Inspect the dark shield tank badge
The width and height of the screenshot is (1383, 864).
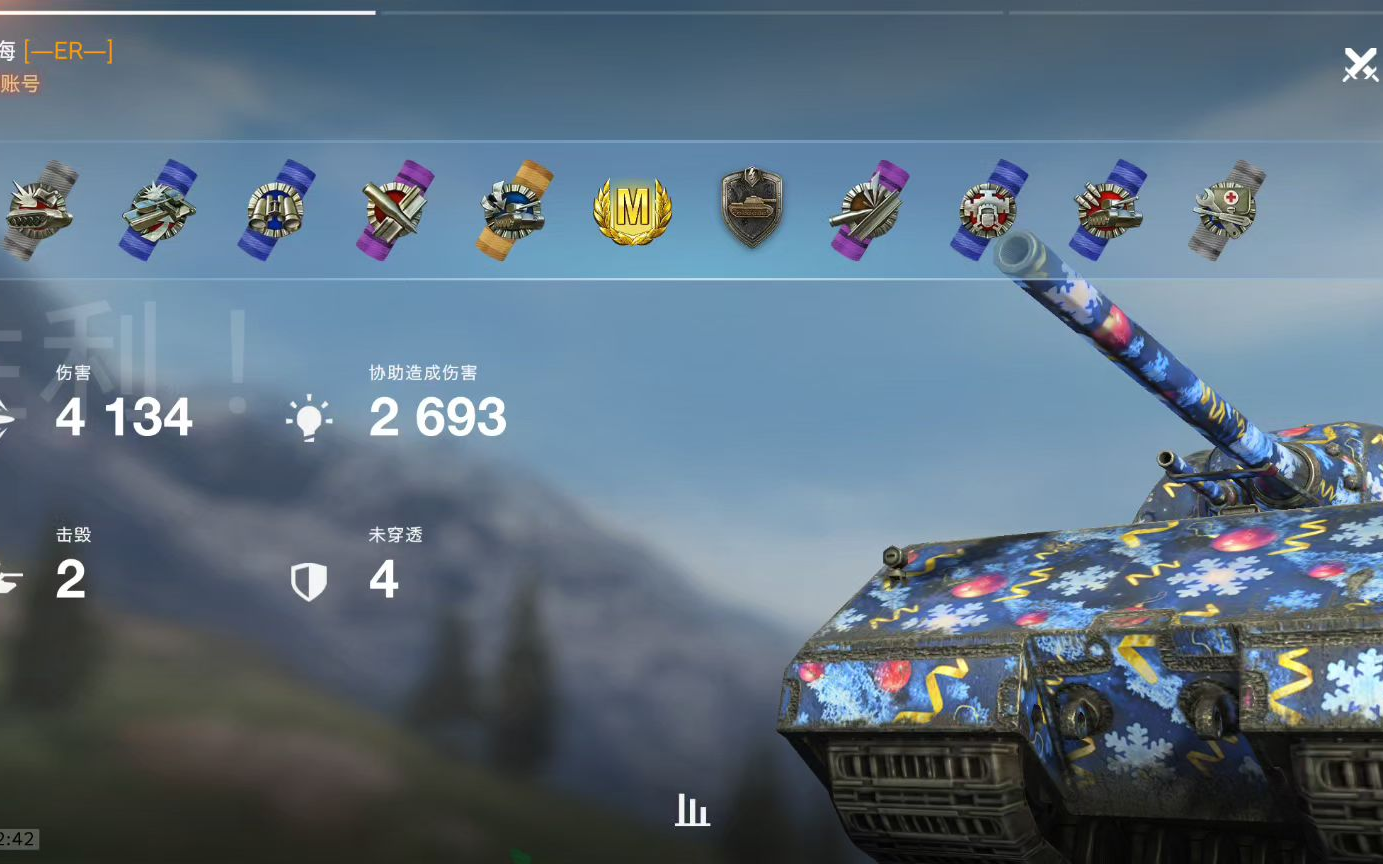click(751, 208)
